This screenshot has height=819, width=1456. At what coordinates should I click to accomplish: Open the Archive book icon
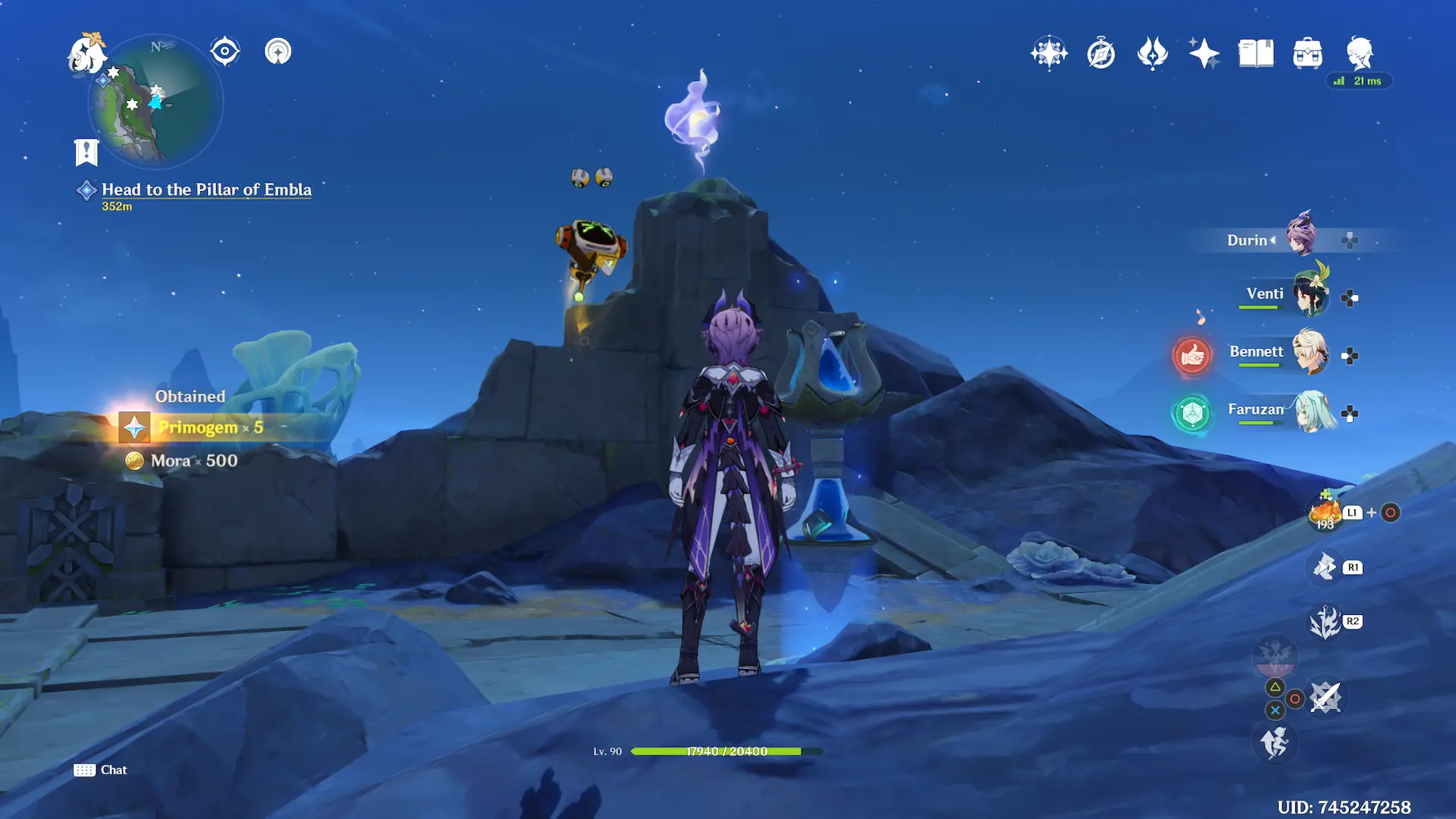(1256, 53)
